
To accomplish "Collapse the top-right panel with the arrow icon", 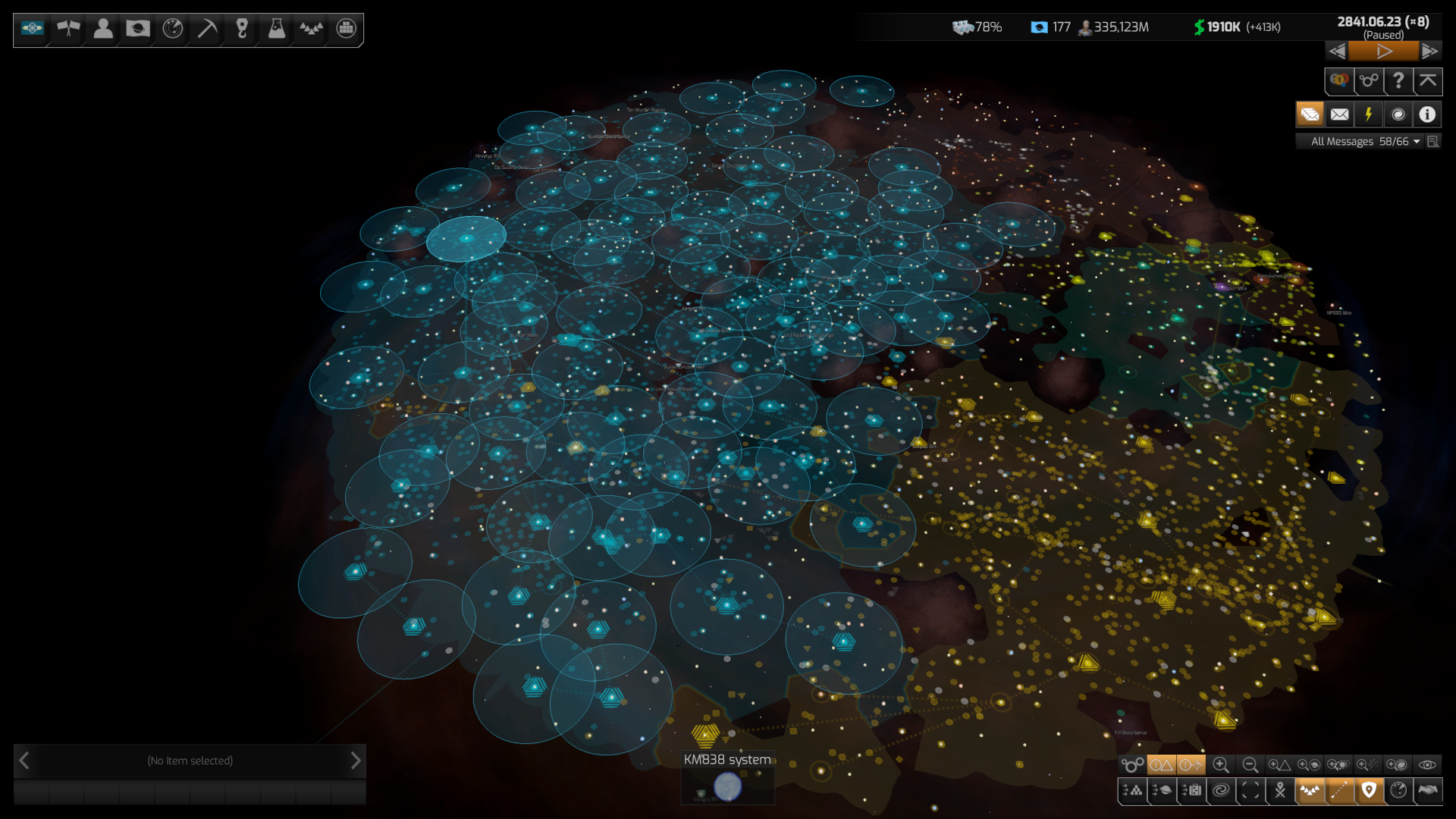I will click(x=1428, y=81).
